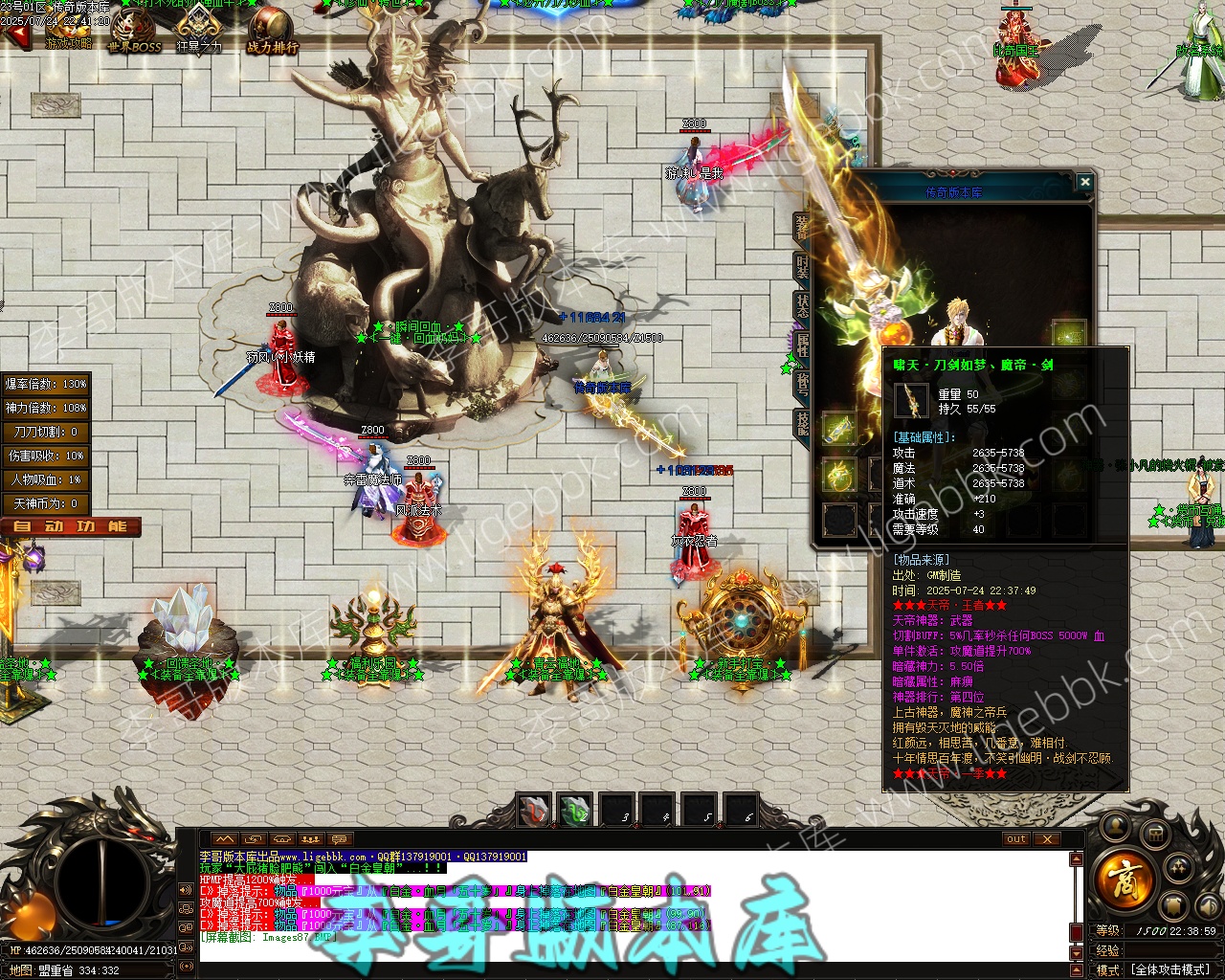Close the character equipment panel

pos(1084,182)
